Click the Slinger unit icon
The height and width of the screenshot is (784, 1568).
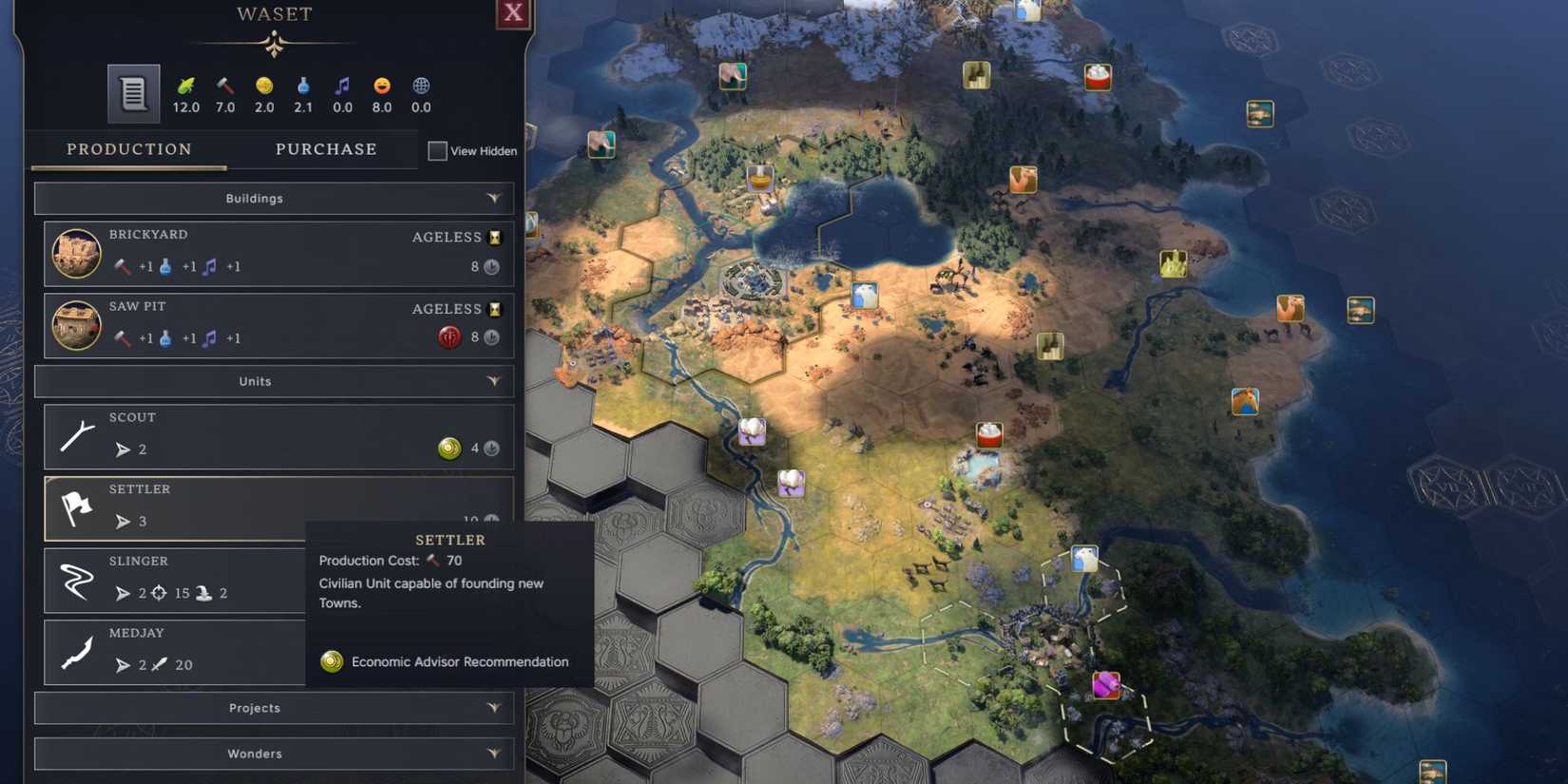click(x=76, y=580)
